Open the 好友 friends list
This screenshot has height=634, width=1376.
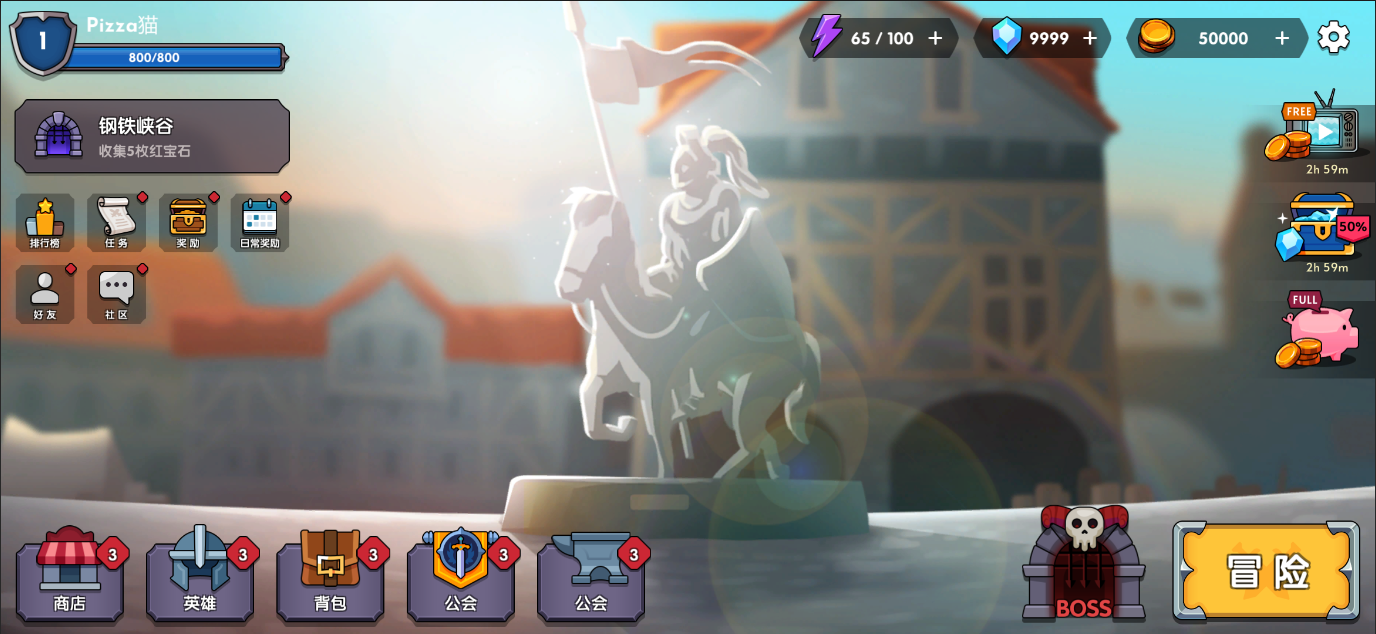[45, 294]
